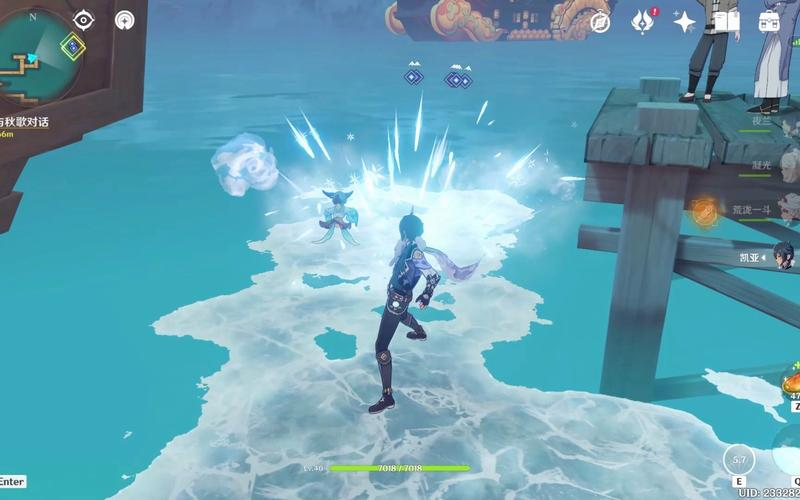Open the winged events icon with red alert

click(643, 21)
